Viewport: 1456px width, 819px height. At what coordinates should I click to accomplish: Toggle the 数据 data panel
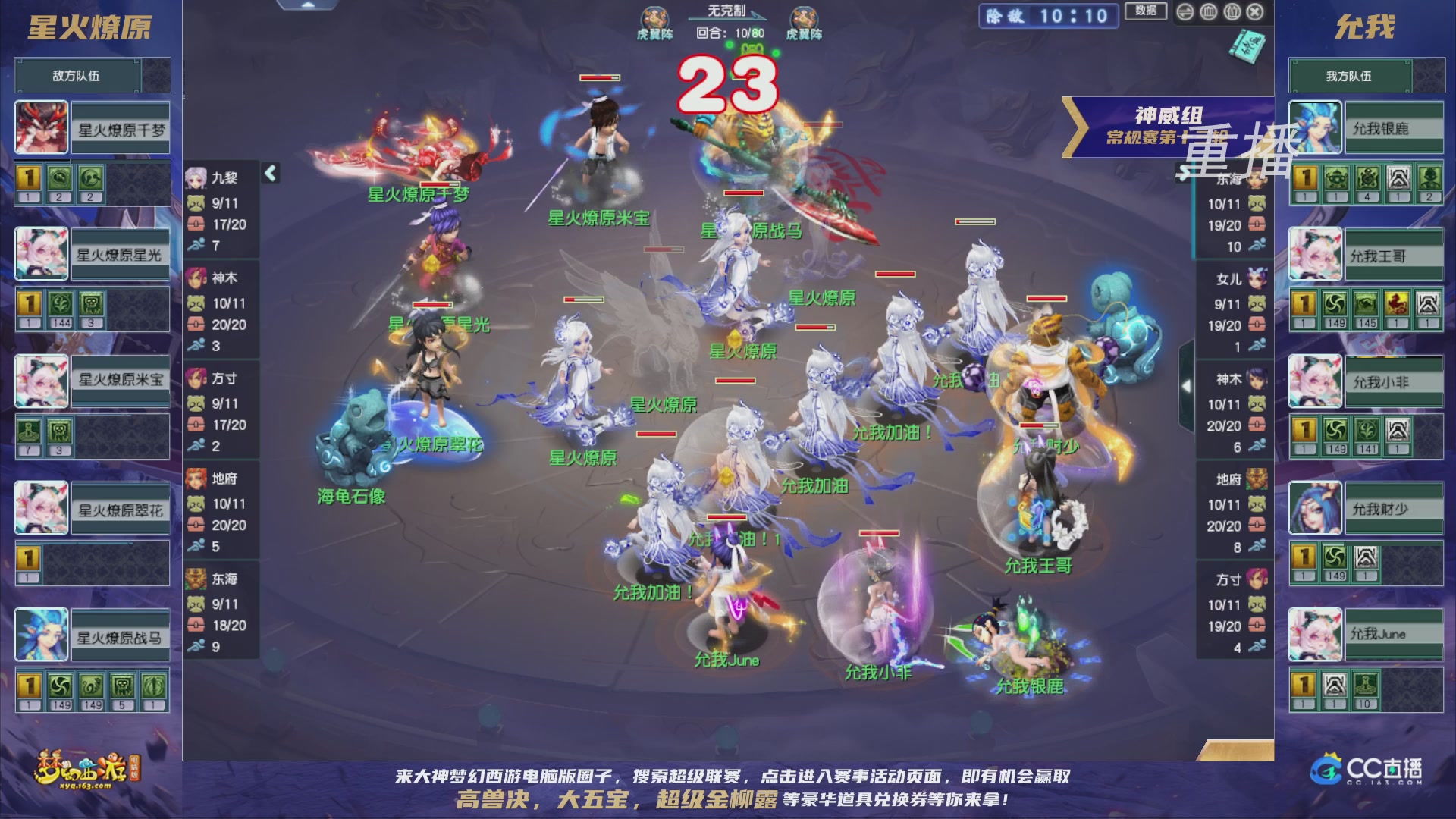coord(1146,12)
